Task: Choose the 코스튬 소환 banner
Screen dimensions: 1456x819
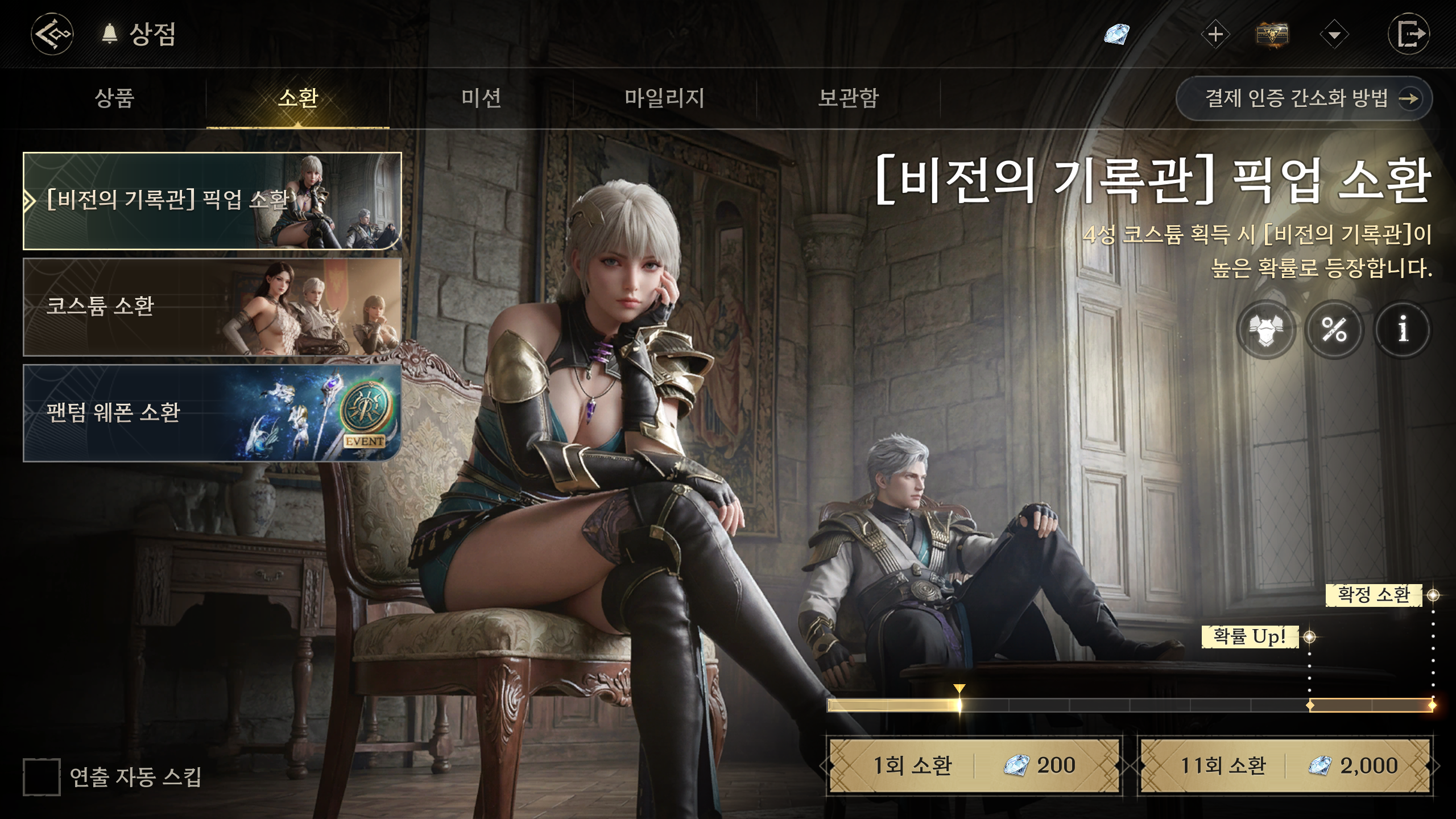Action: click(212, 307)
